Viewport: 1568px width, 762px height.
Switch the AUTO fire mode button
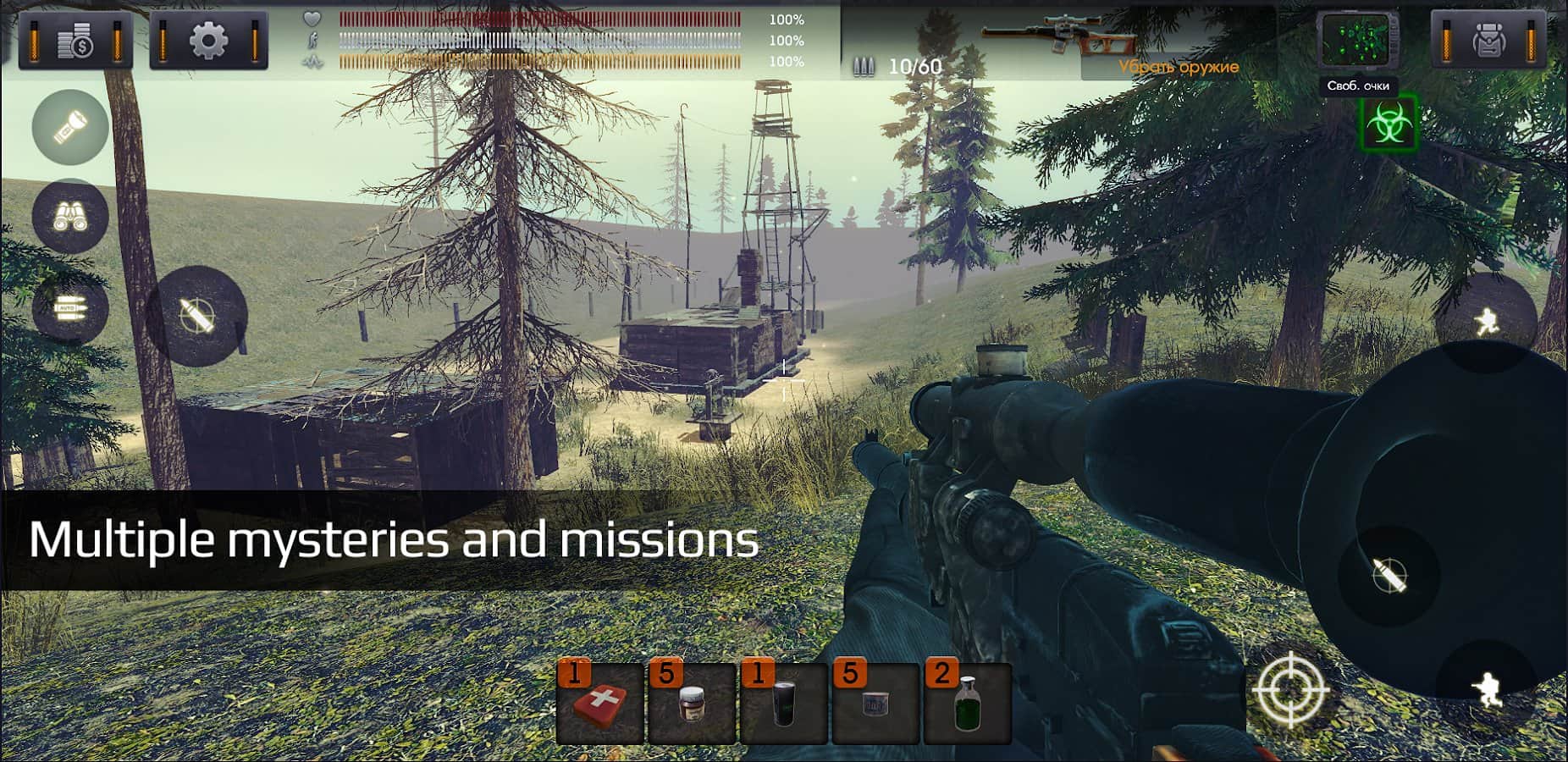pyautogui.click(x=70, y=308)
